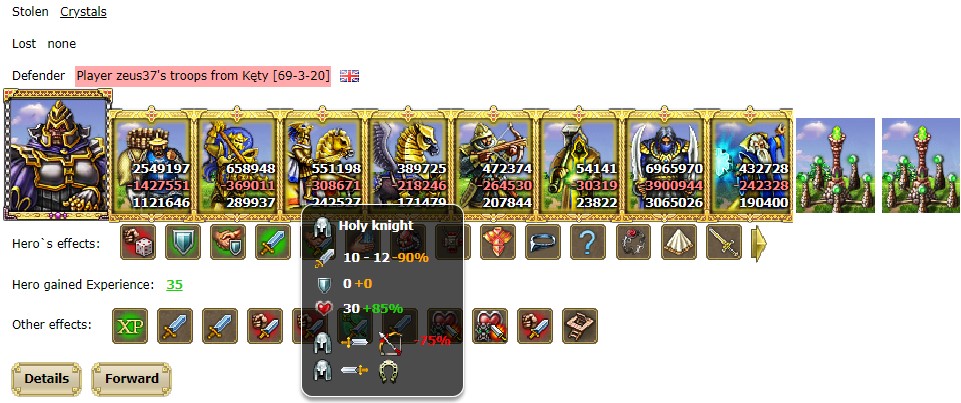Inspect the handshake shield hero effect

[227, 241]
